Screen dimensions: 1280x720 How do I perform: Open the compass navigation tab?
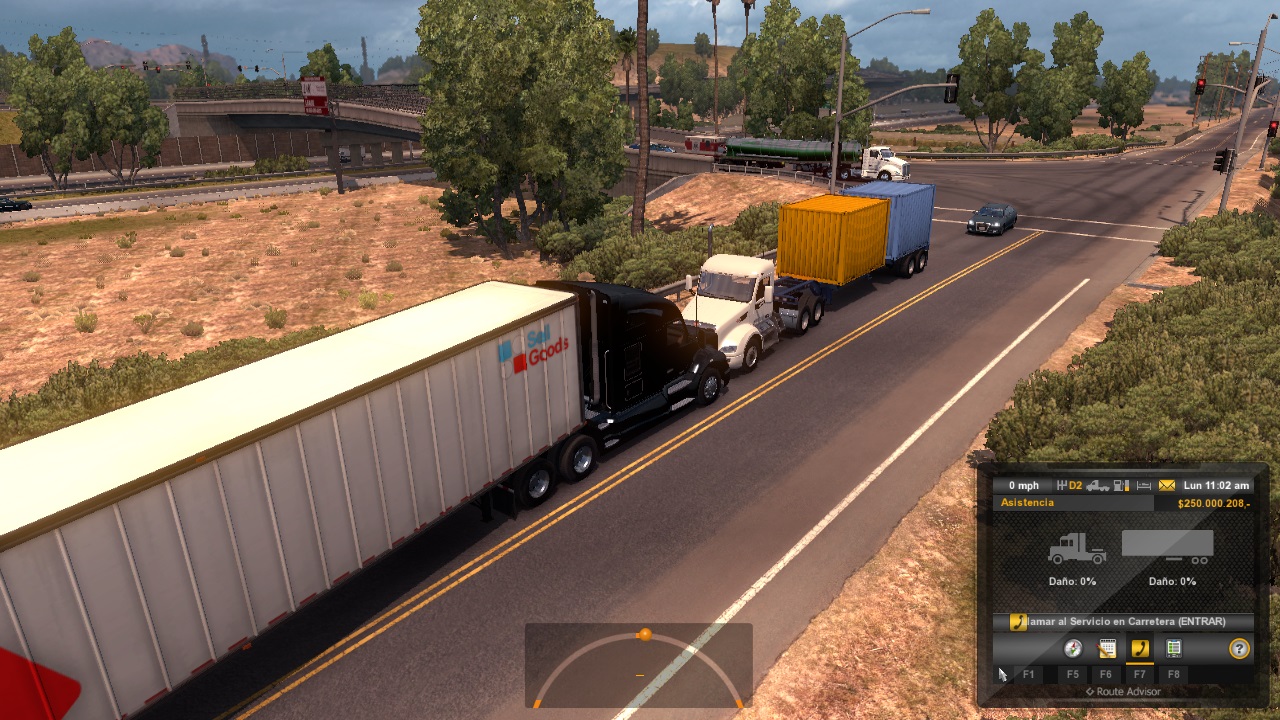1073,649
